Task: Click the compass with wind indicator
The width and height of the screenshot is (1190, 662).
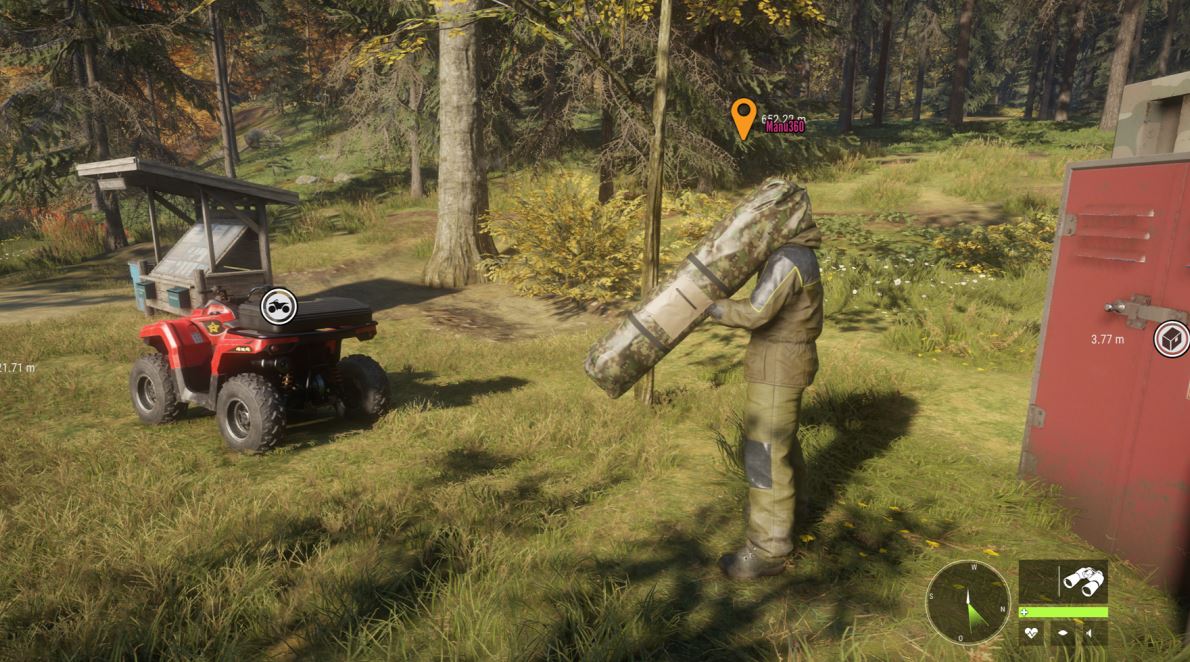Action: point(967,602)
